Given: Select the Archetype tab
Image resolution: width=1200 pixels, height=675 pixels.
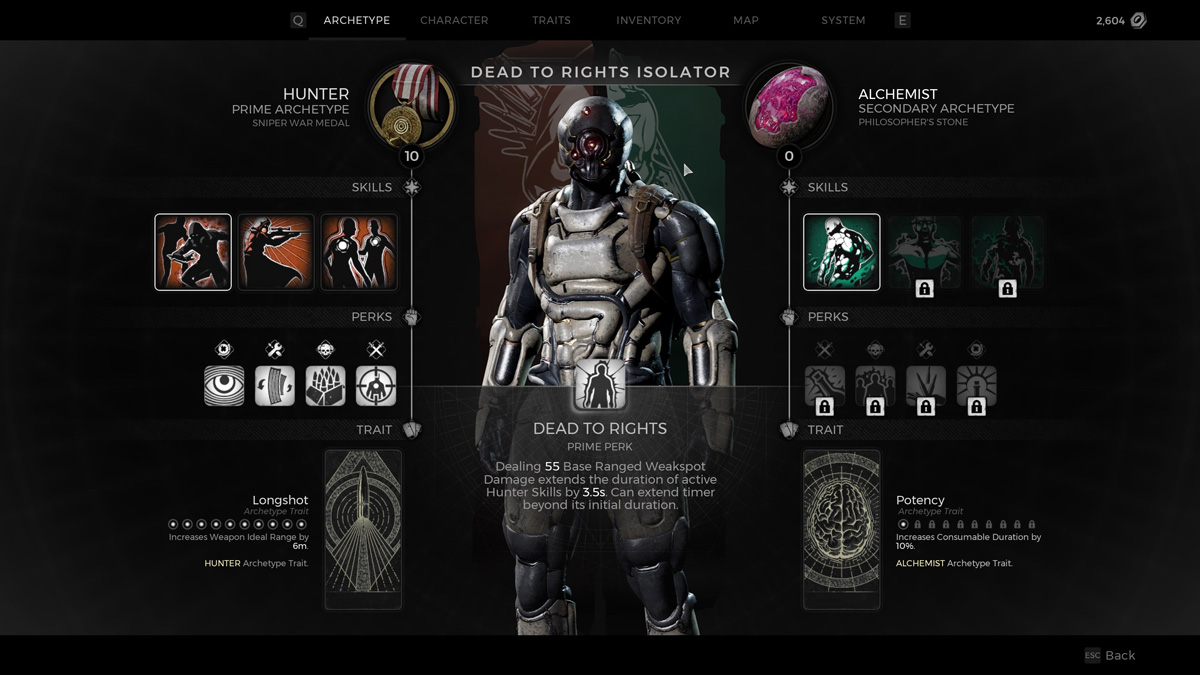Looking at the screenshot, I should (x=356, y=20).
